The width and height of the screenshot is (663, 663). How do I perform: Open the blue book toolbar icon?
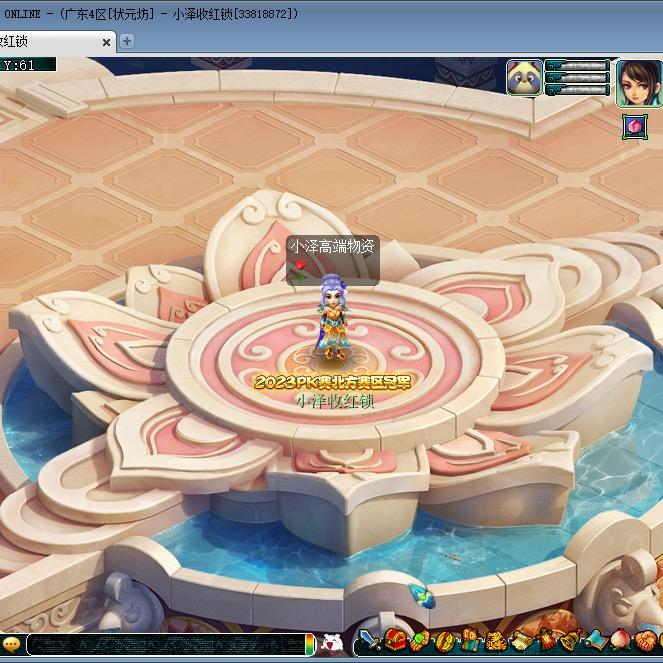596,641
